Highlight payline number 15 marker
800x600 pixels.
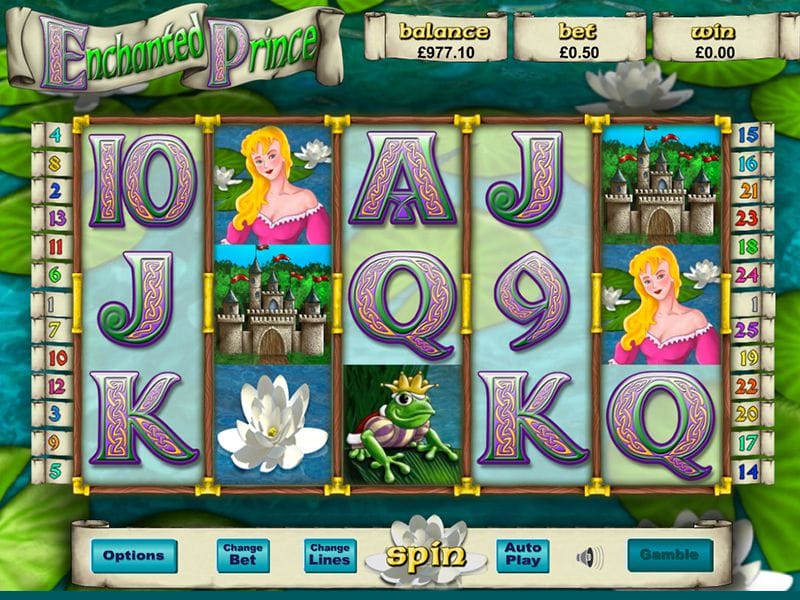coord(747,135)
